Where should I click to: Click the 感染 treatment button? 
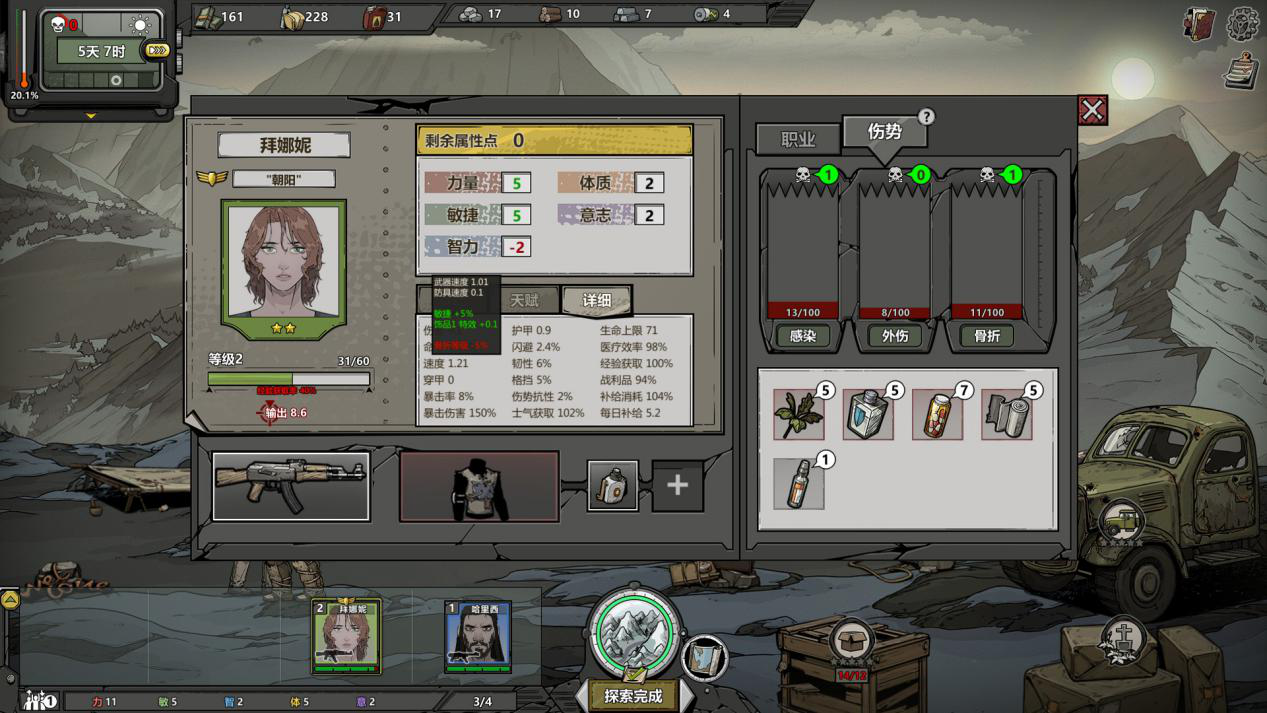click(803, 336)
